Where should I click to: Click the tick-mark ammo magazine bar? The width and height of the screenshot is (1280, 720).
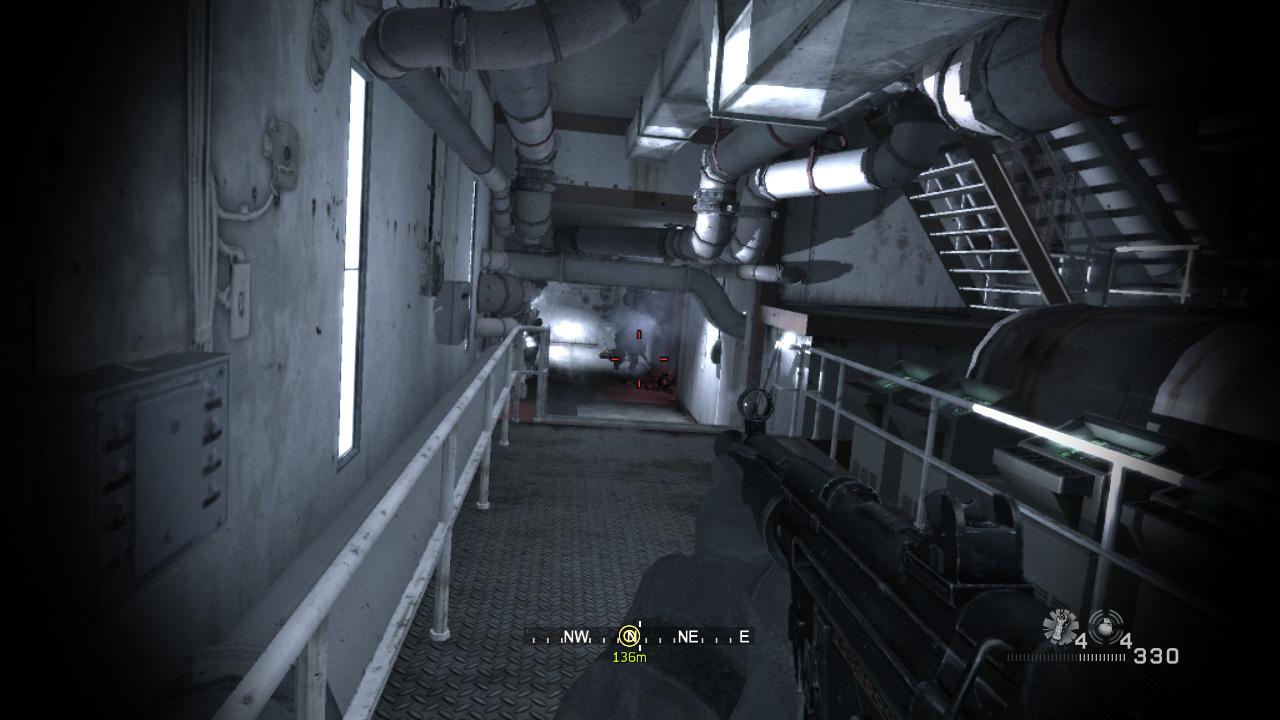tap(1066, 656)
